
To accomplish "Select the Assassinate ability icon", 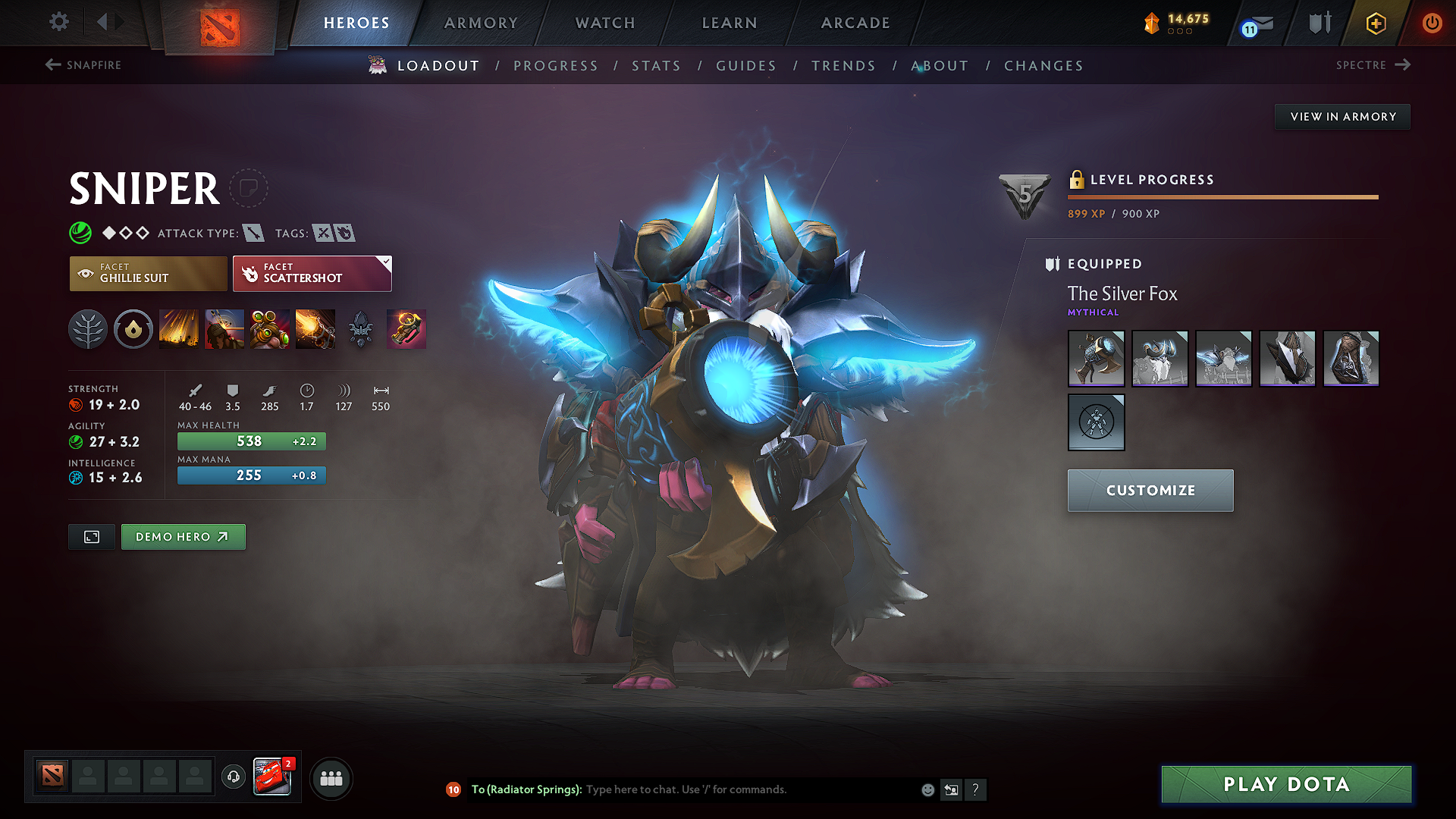I will click(x=315, y=328).
